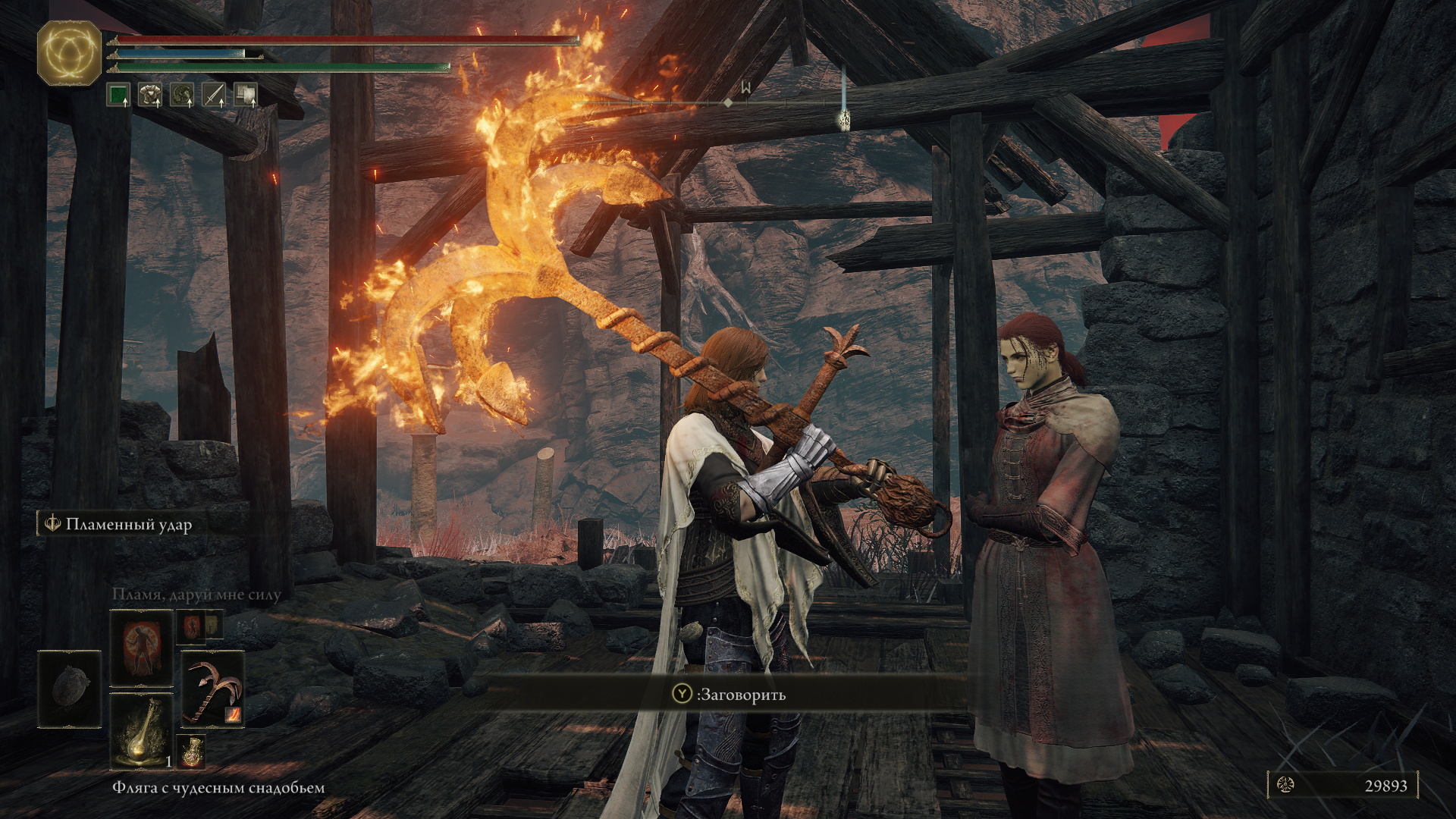The image size is (1456, 819).
Task: Inspect the pale twin-shield buff icon
Action: click(245, 95)
